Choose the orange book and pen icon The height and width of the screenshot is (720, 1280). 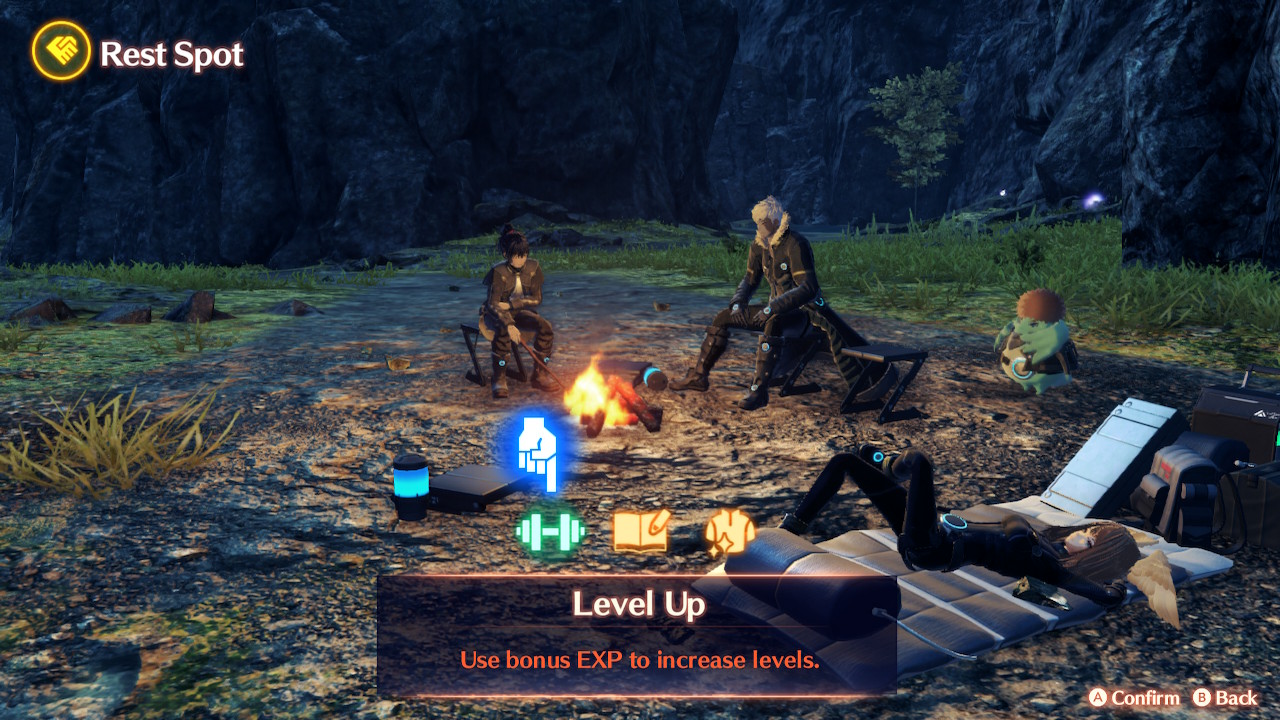point(640,531)
